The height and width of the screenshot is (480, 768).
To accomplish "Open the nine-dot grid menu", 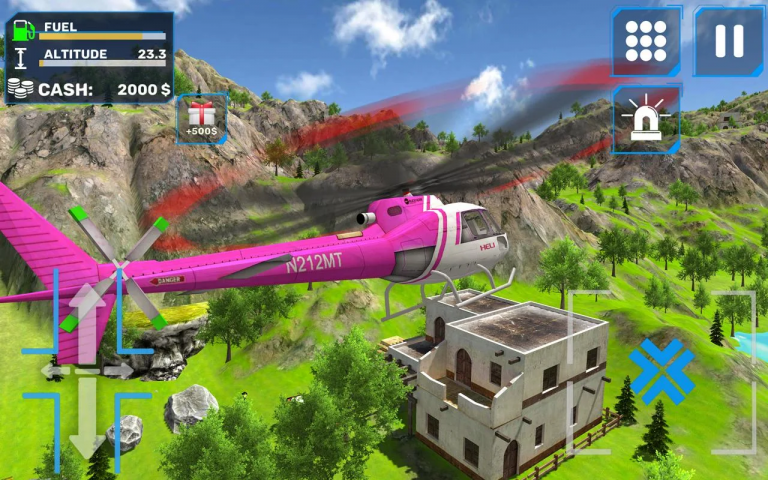I will (x=645, y=41).
